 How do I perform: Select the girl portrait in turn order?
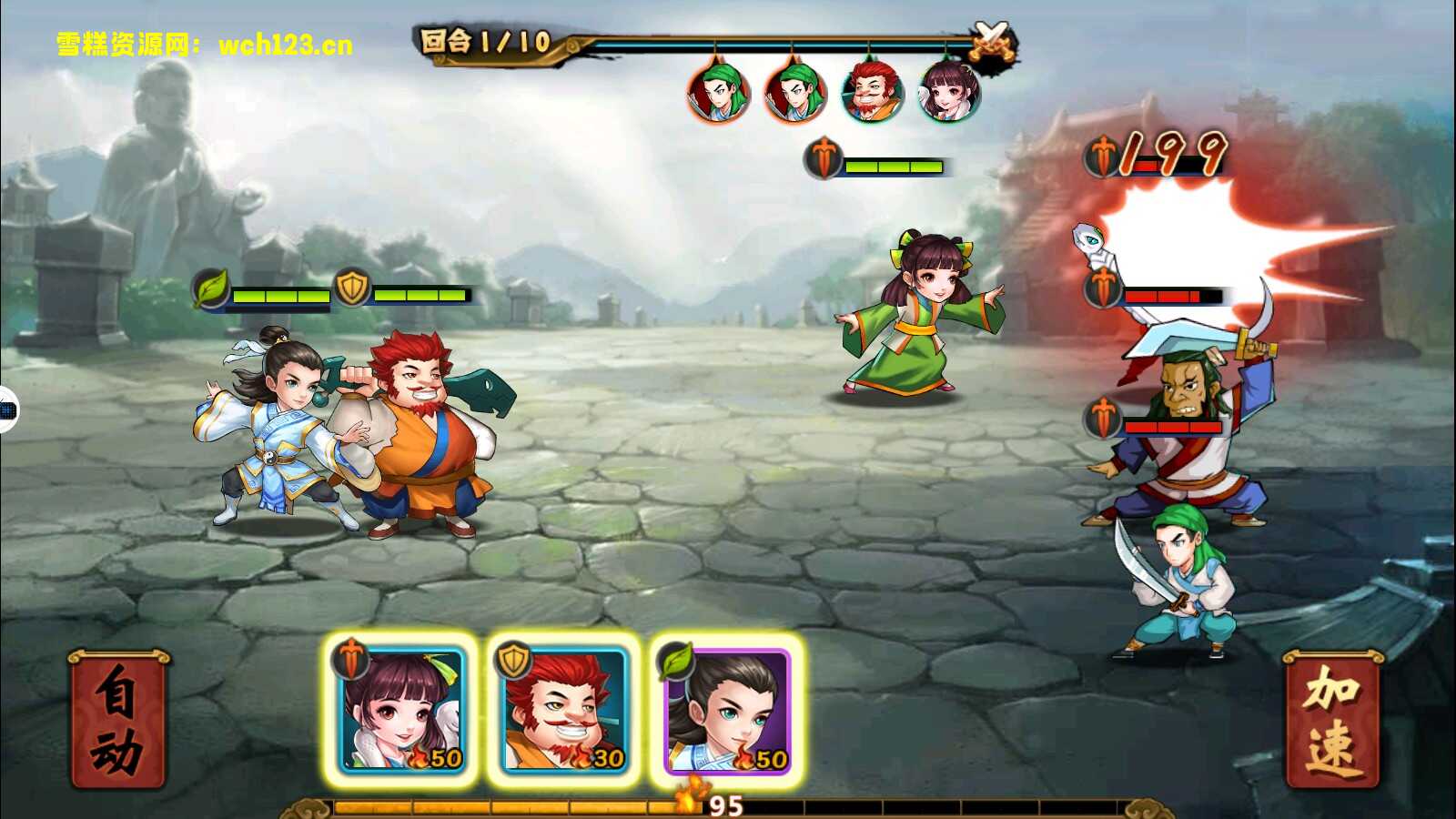point(949,92)
